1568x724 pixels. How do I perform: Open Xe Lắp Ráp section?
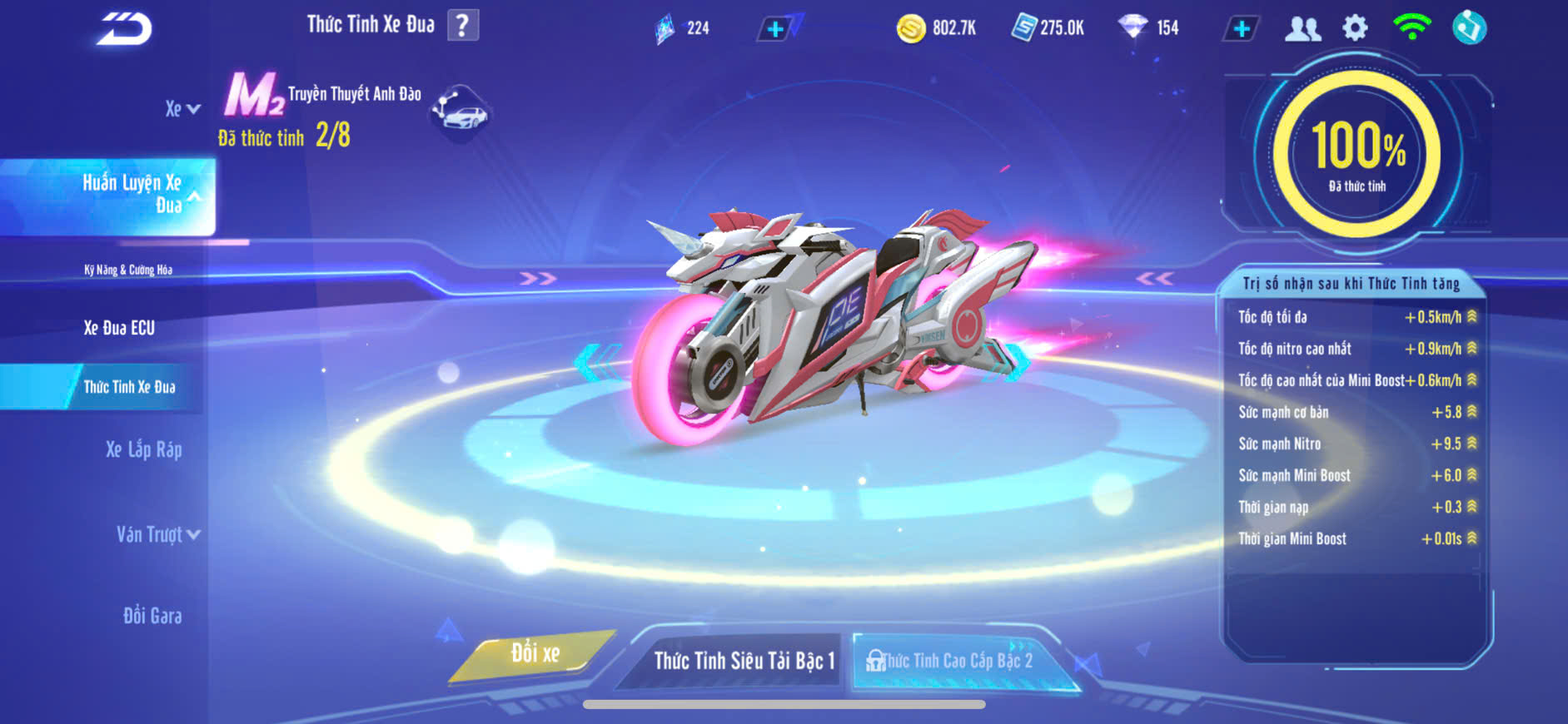pyautogui.click(x=143, y=450)
